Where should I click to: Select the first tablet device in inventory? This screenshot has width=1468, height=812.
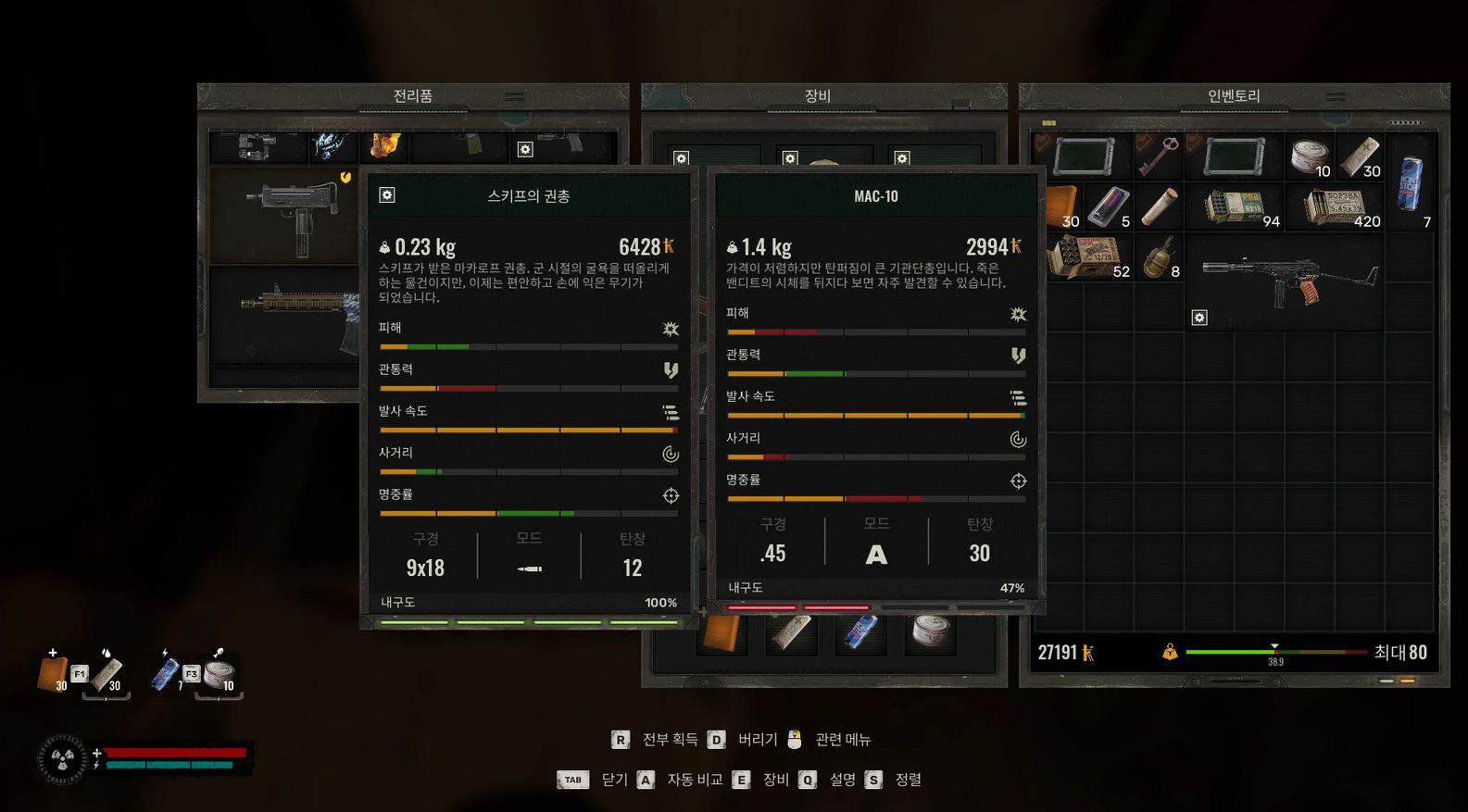click(1083, 156)
